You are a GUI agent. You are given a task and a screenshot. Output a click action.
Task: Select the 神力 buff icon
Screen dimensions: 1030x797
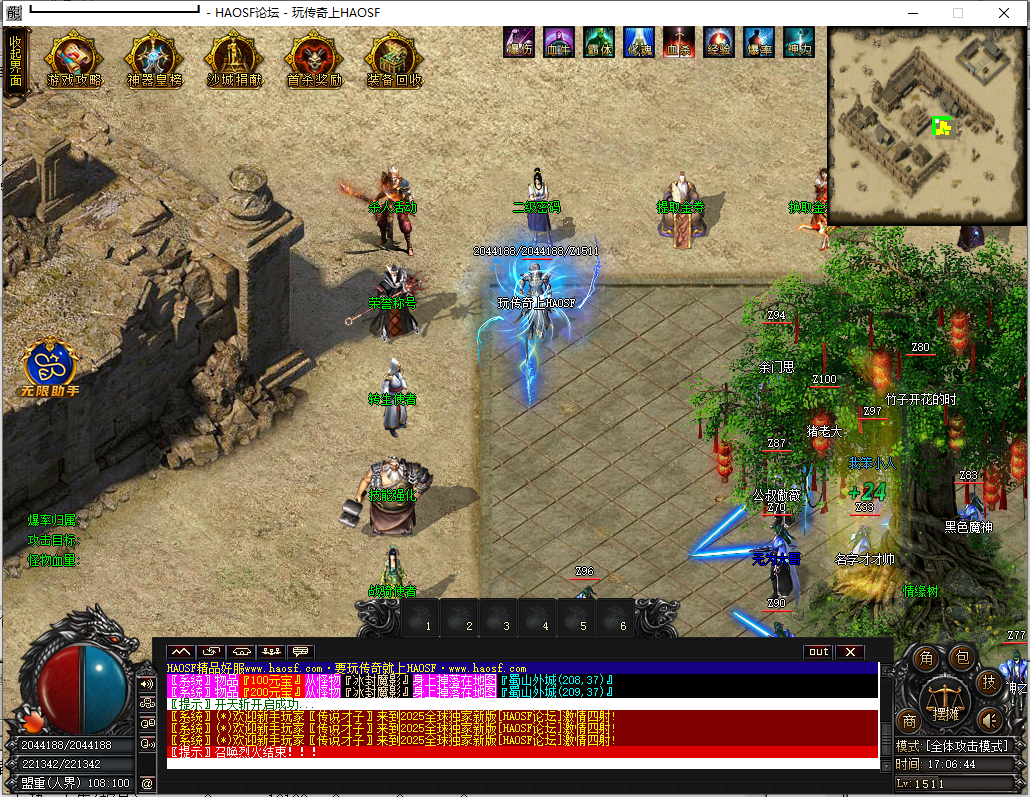(799, 42)
